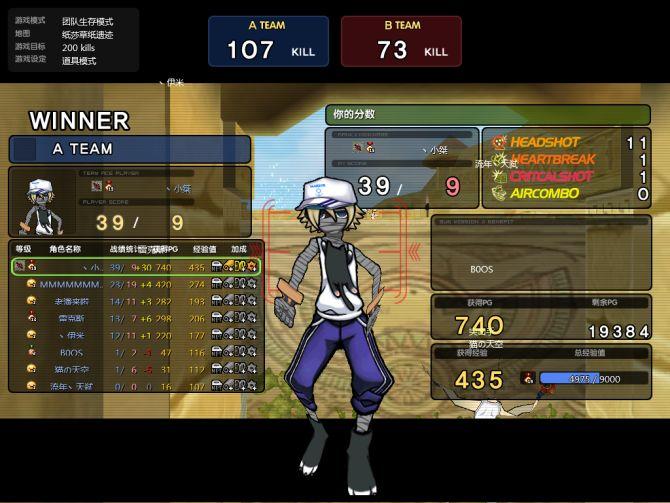Screen dimensions: 670x503
Task: Select the bottom scoreboard row 流年、天赋
Action: pyautogui.click(x=135, y=385)
